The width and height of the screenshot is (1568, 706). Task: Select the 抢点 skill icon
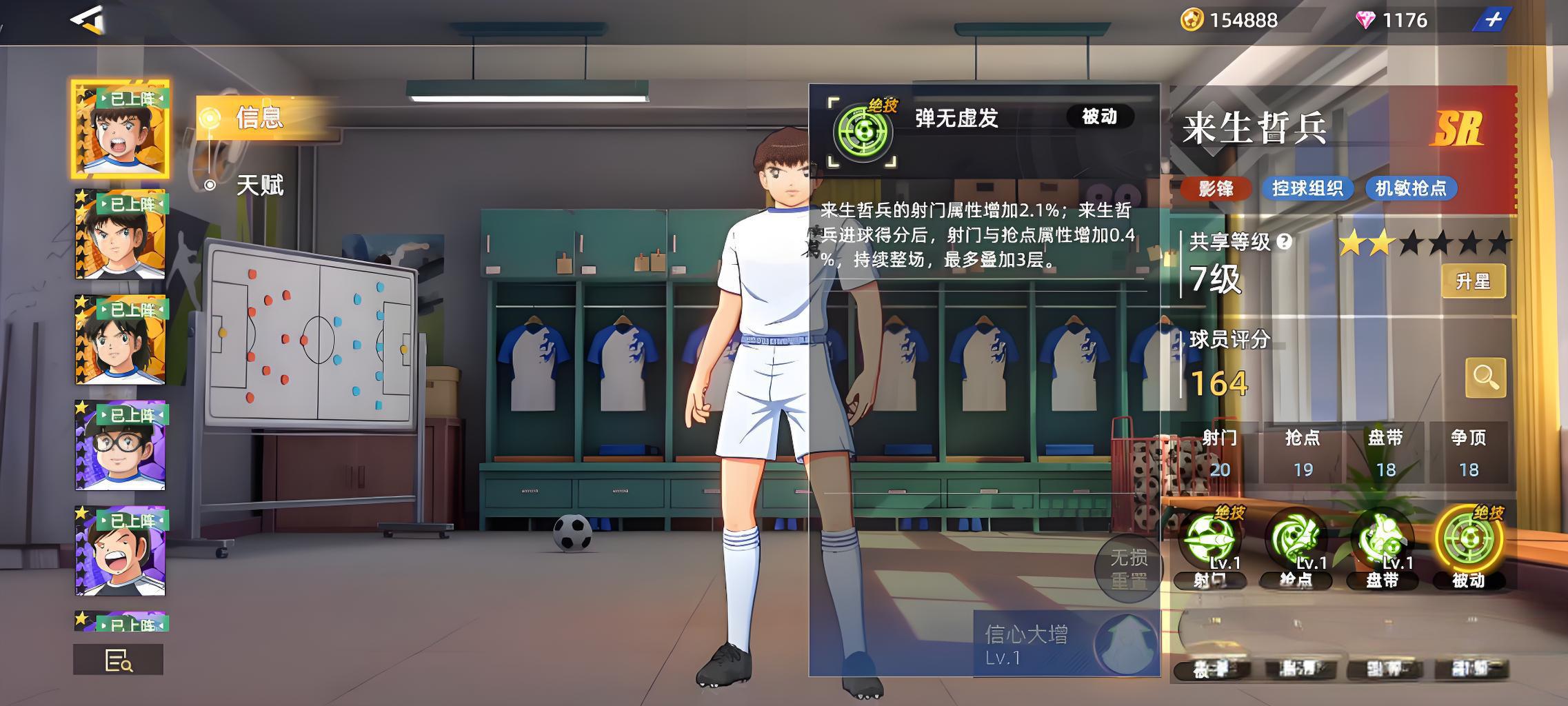click(1296, 540)
